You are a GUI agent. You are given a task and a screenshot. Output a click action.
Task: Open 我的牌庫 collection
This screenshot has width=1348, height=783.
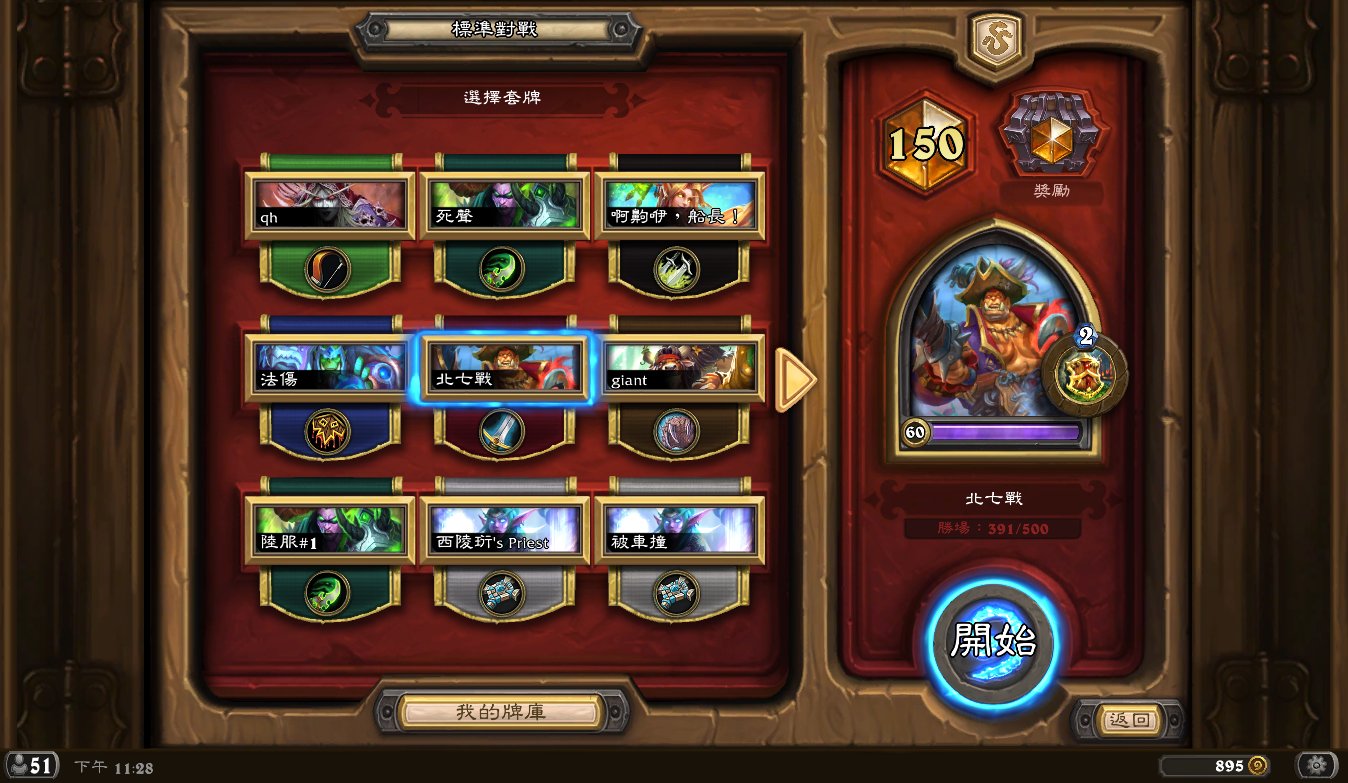pyautogui.click(x=500, y=712)
